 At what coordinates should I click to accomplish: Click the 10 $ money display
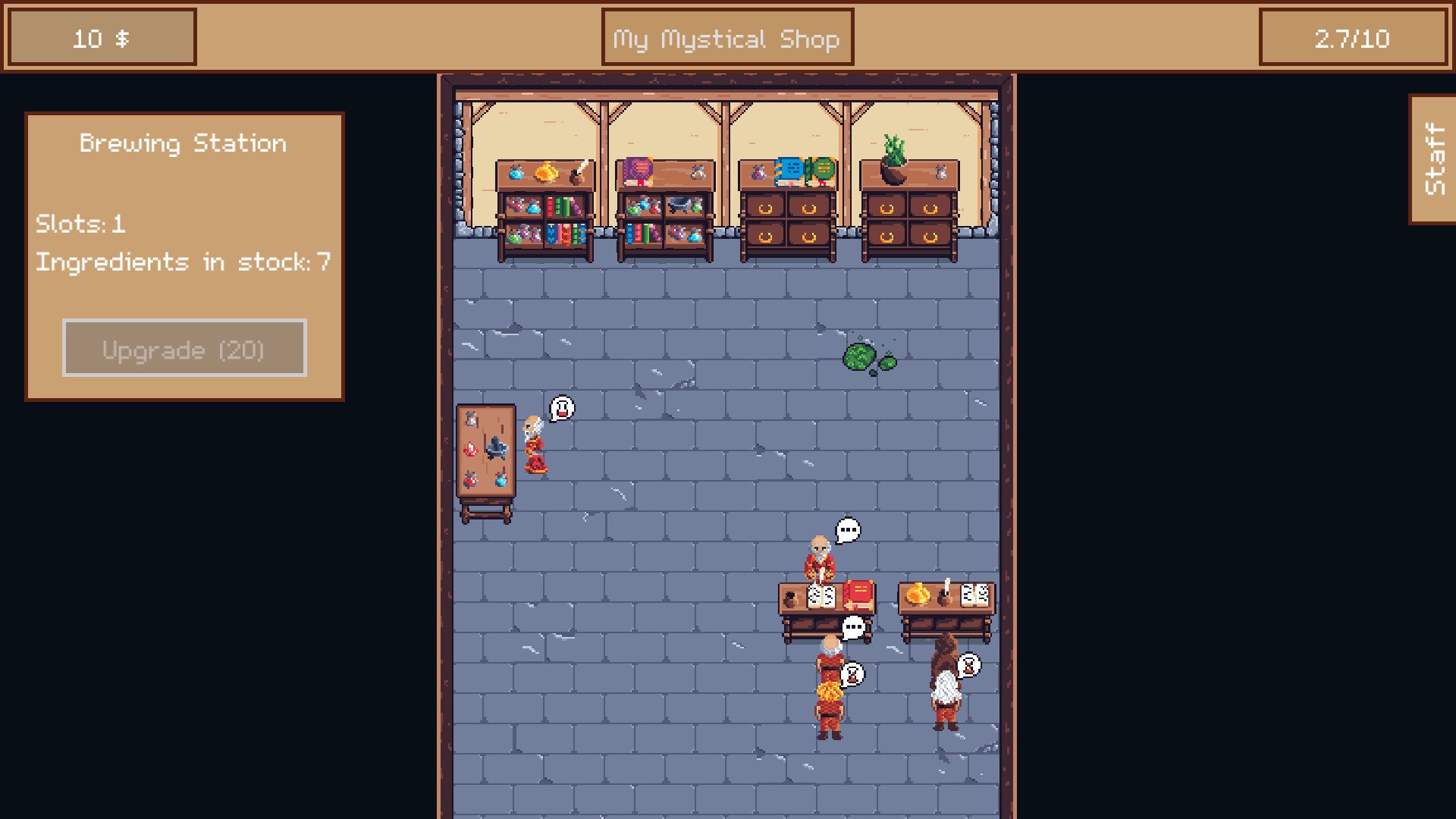pyautogui.click(x=99, y=38)
